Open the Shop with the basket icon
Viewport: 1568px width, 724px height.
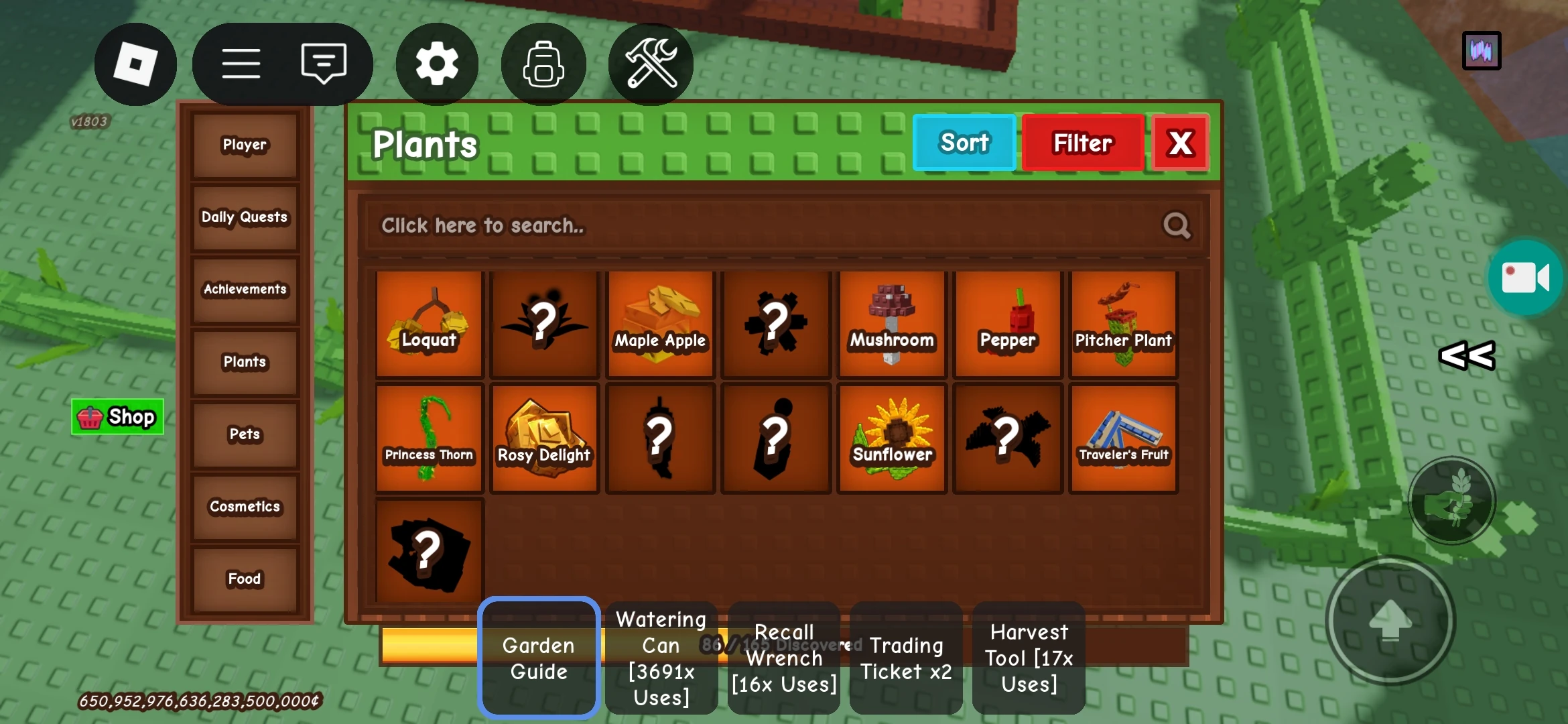tap(117, 416)
